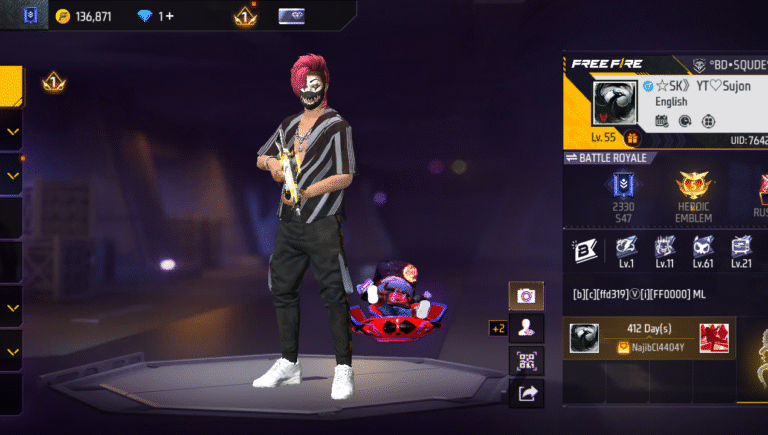Click the QR code button
Image resolution: width=768 pixels, height=435 pixels.
pyautogui.click(x=526, y=360)
